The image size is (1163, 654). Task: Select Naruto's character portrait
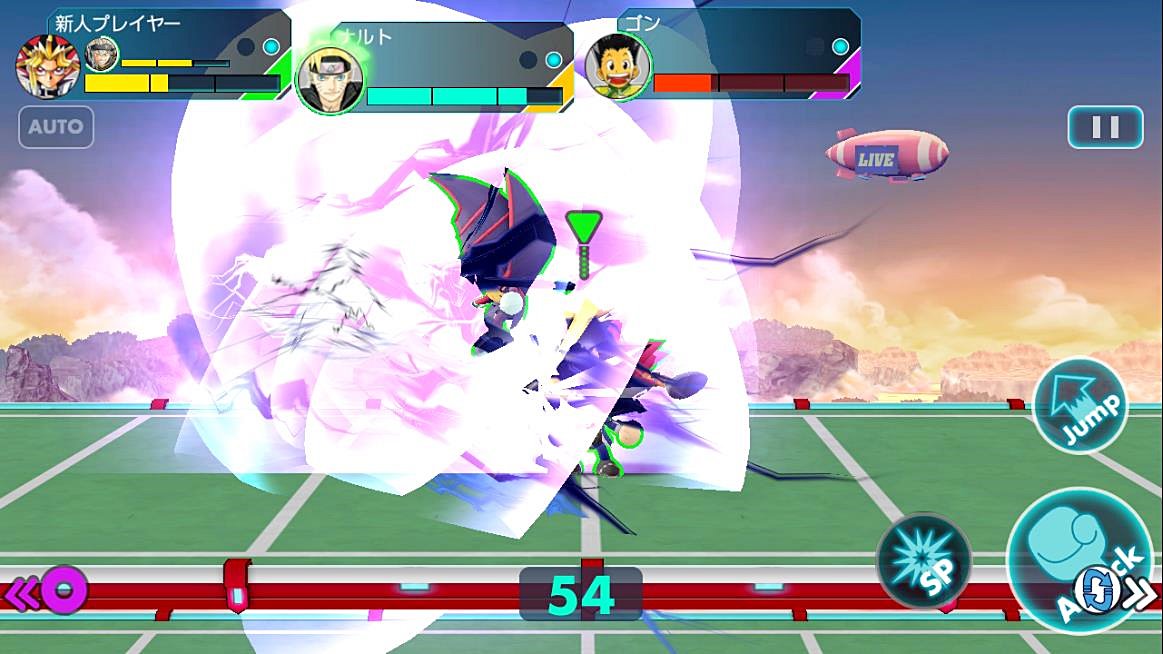(329, 80)
